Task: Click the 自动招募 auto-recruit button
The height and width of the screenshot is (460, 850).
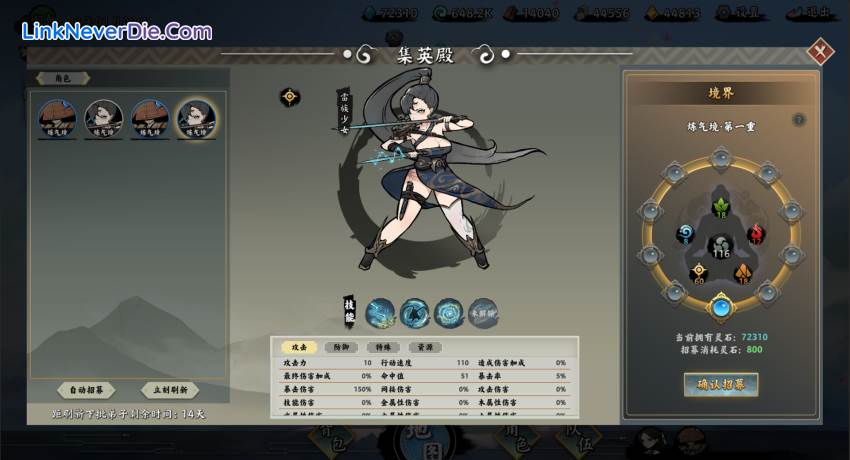Action: pyautogui.click(x=86, y=390)
